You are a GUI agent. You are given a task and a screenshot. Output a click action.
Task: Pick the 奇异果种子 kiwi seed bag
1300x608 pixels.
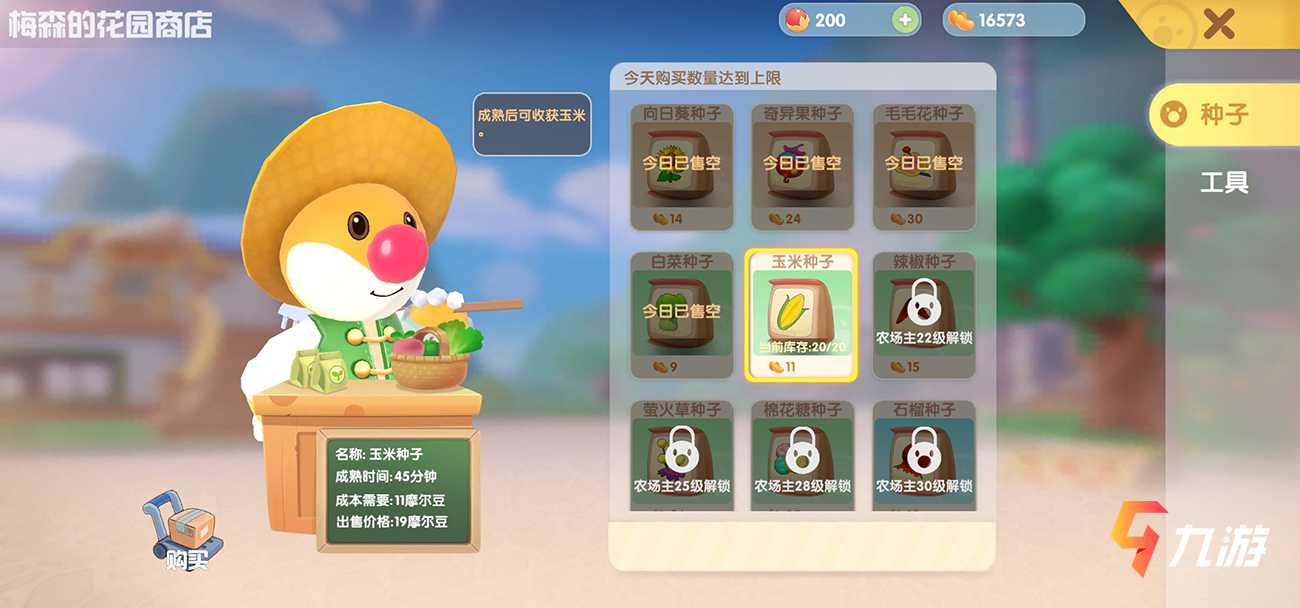pyautogui.click(x=802, y=167)
